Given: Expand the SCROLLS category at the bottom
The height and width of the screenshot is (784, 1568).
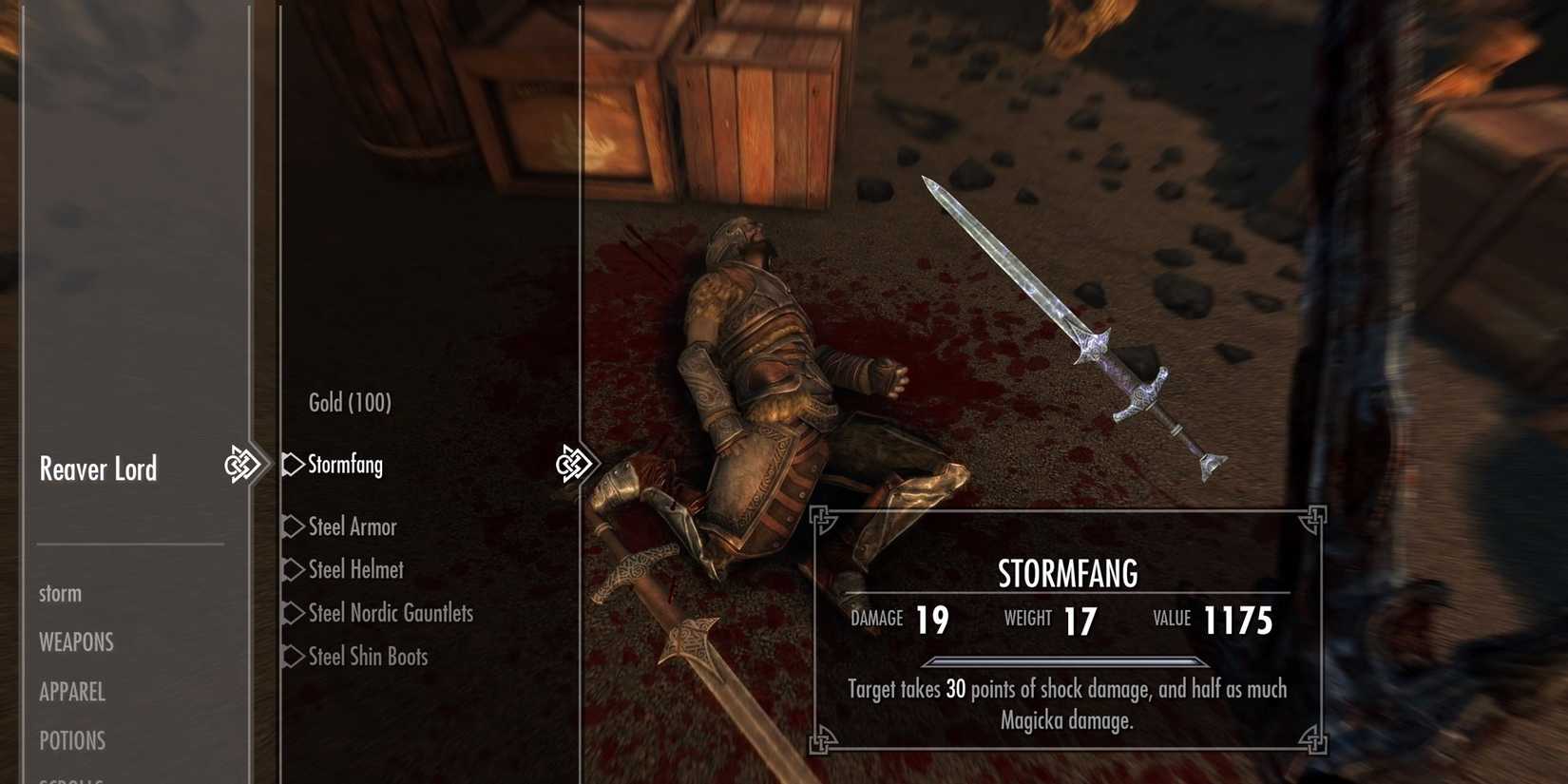Looking at the screenshot, I should point(72,779).
